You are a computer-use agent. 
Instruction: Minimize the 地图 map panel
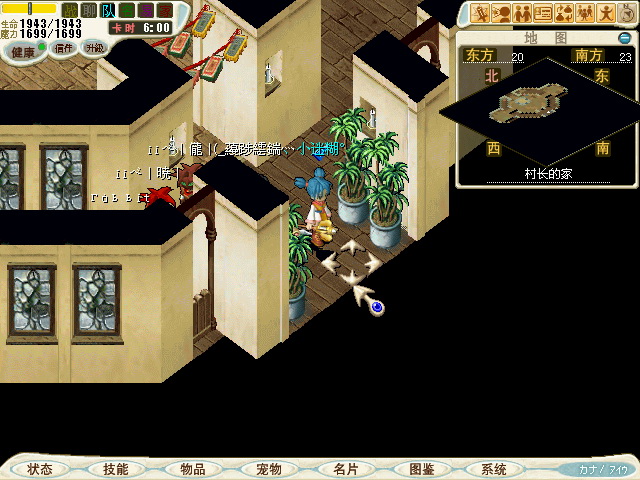click(624, 38)
